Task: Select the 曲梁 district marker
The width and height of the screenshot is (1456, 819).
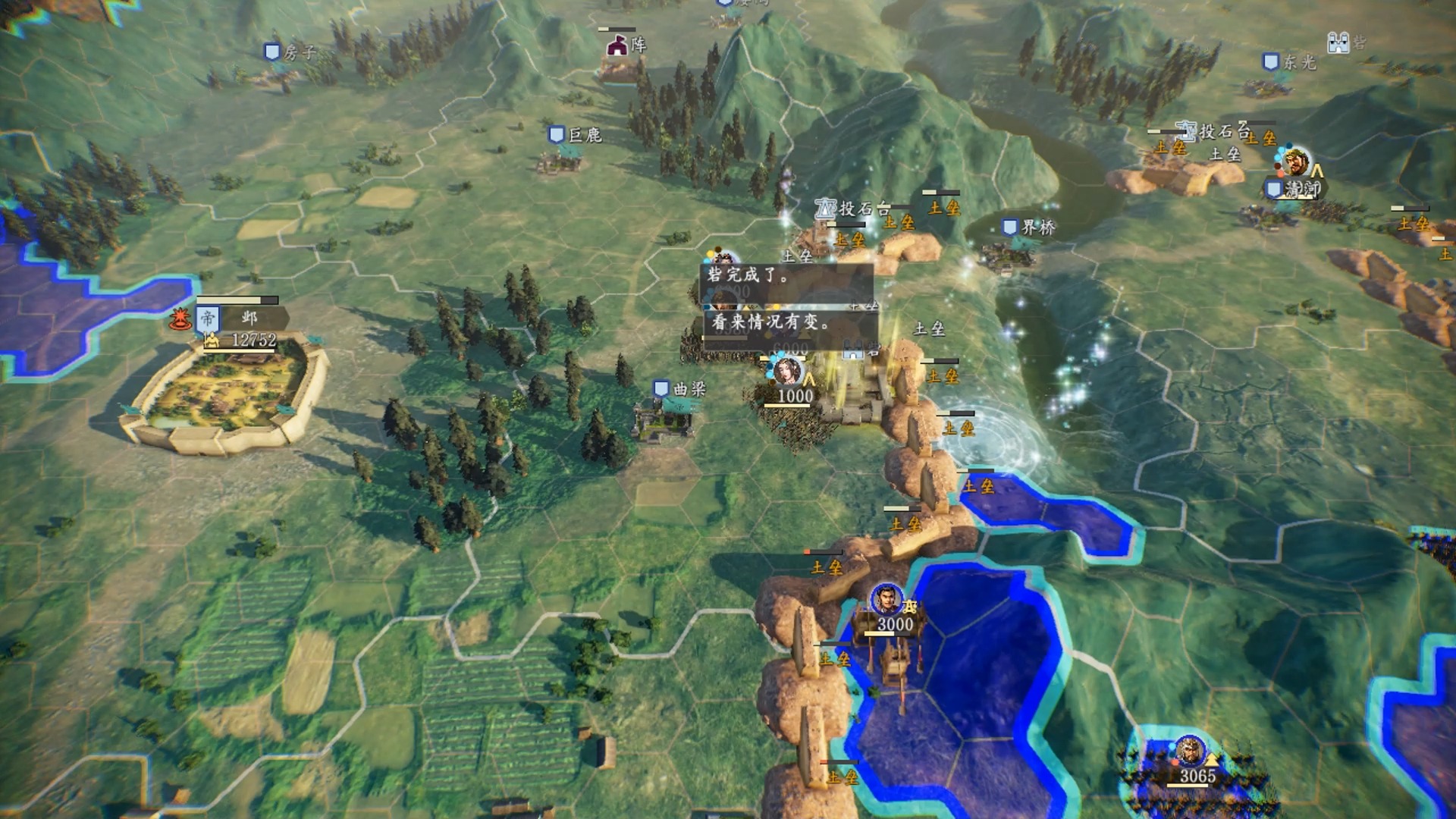Action: coord(679,389)
